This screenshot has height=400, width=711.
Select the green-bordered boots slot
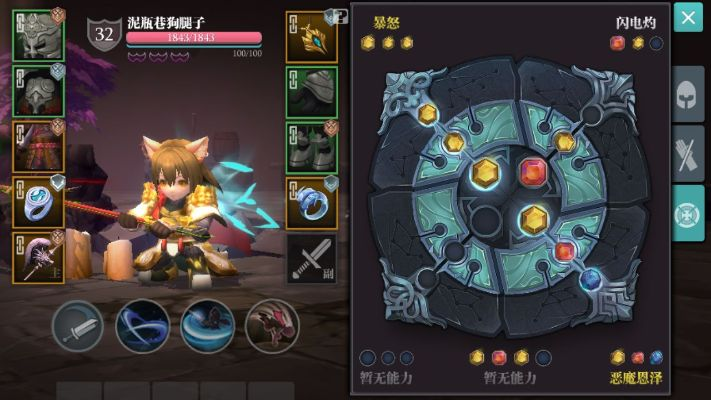click(x=311, y=148)
